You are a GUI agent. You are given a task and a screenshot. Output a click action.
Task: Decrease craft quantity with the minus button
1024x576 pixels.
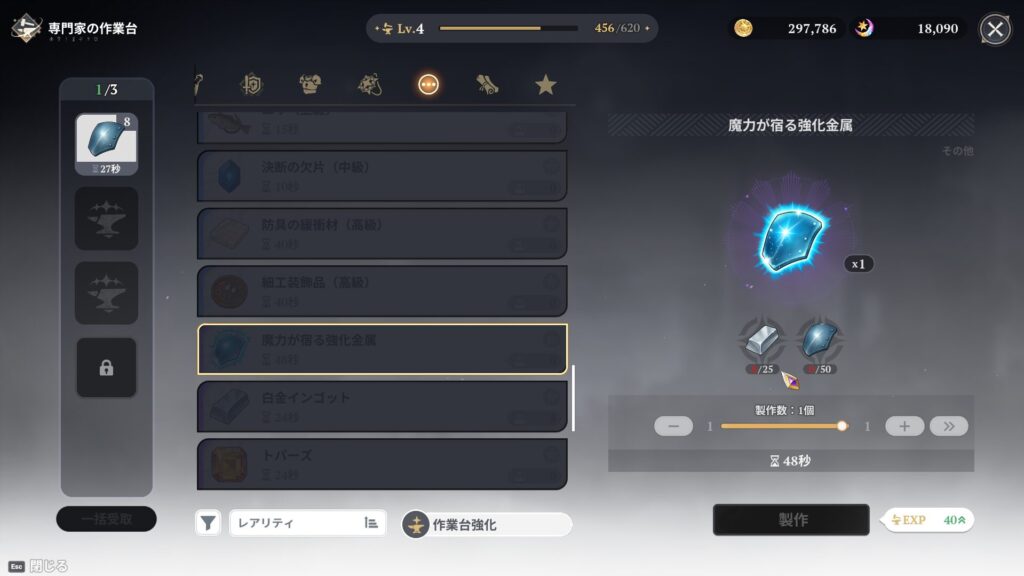(x=673, y=426)
